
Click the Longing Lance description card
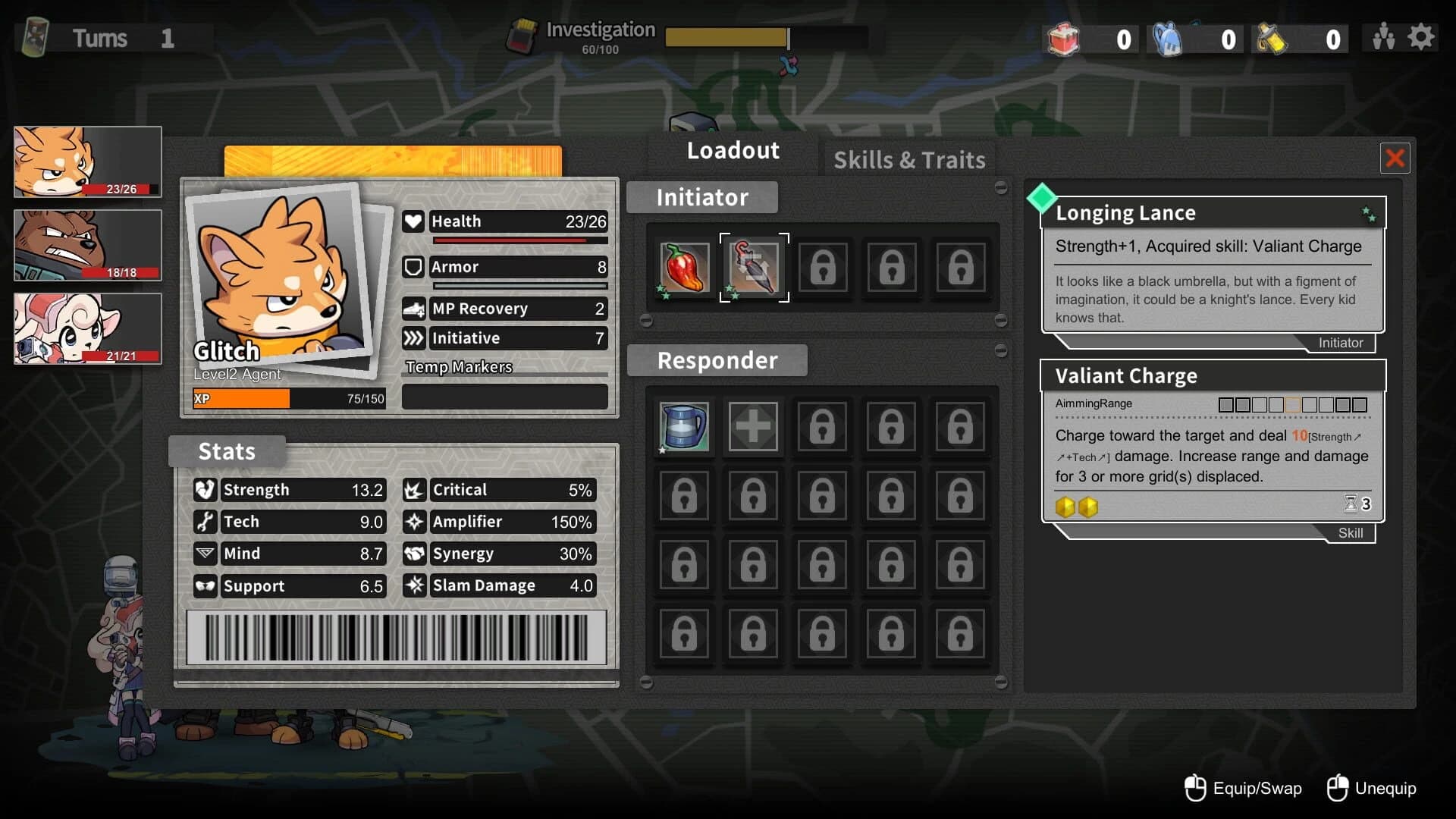point(1213,265)
